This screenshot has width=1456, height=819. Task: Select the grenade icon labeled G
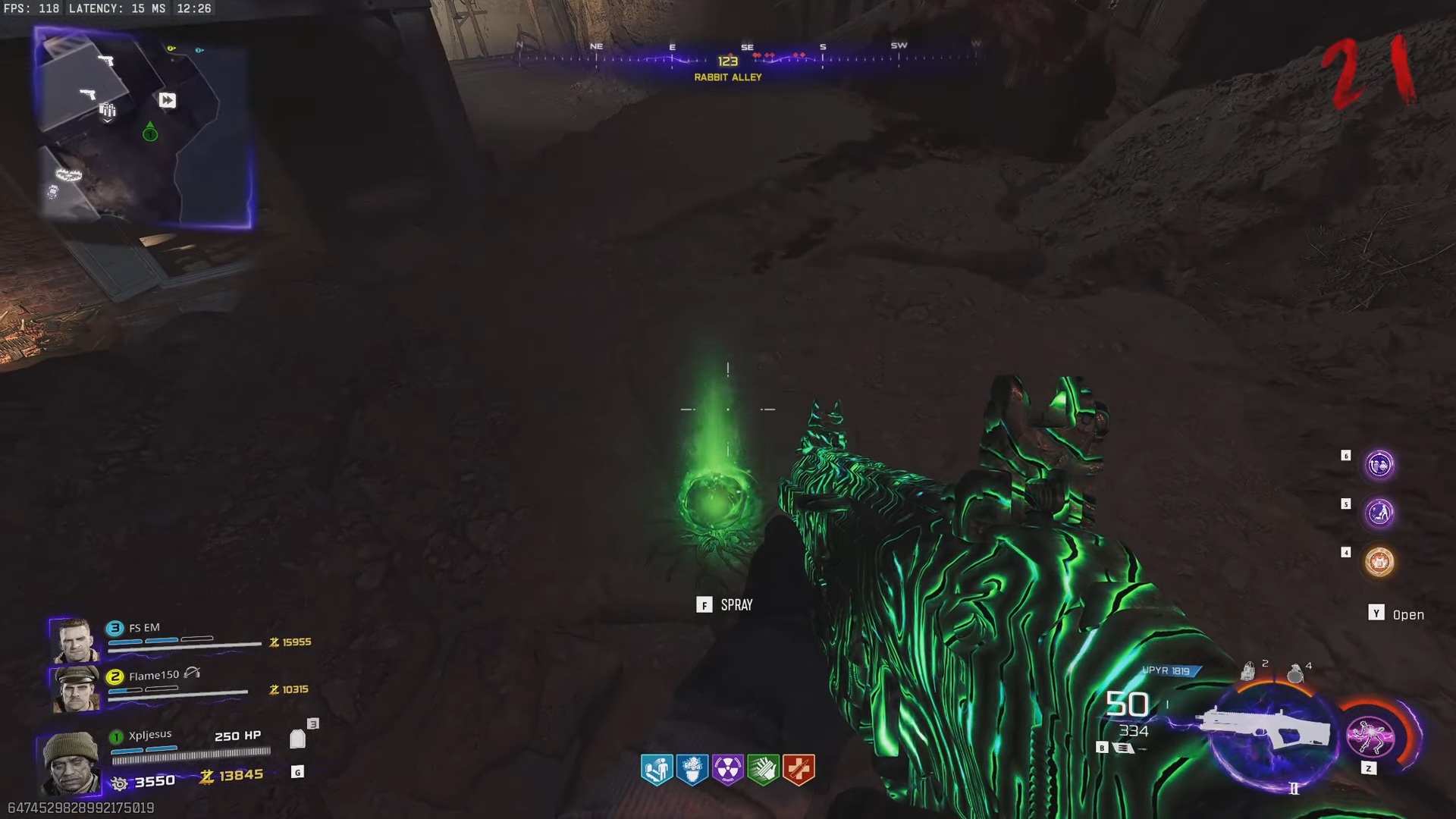297,771
